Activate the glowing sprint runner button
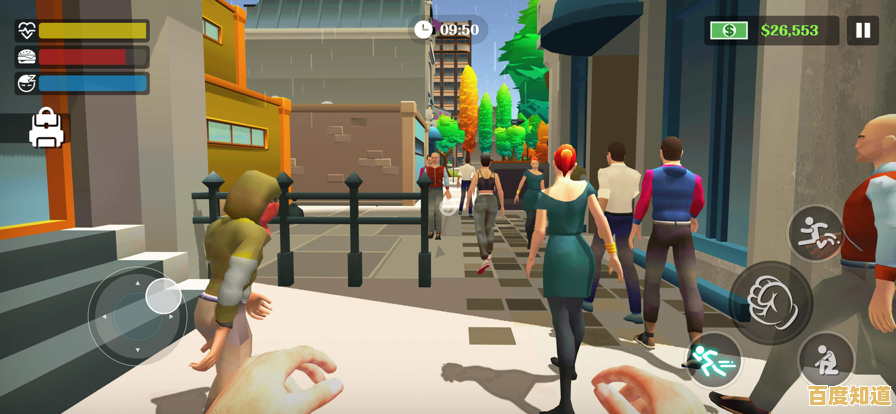This screenshot has width=896, height=414. [x=713, y=359]
